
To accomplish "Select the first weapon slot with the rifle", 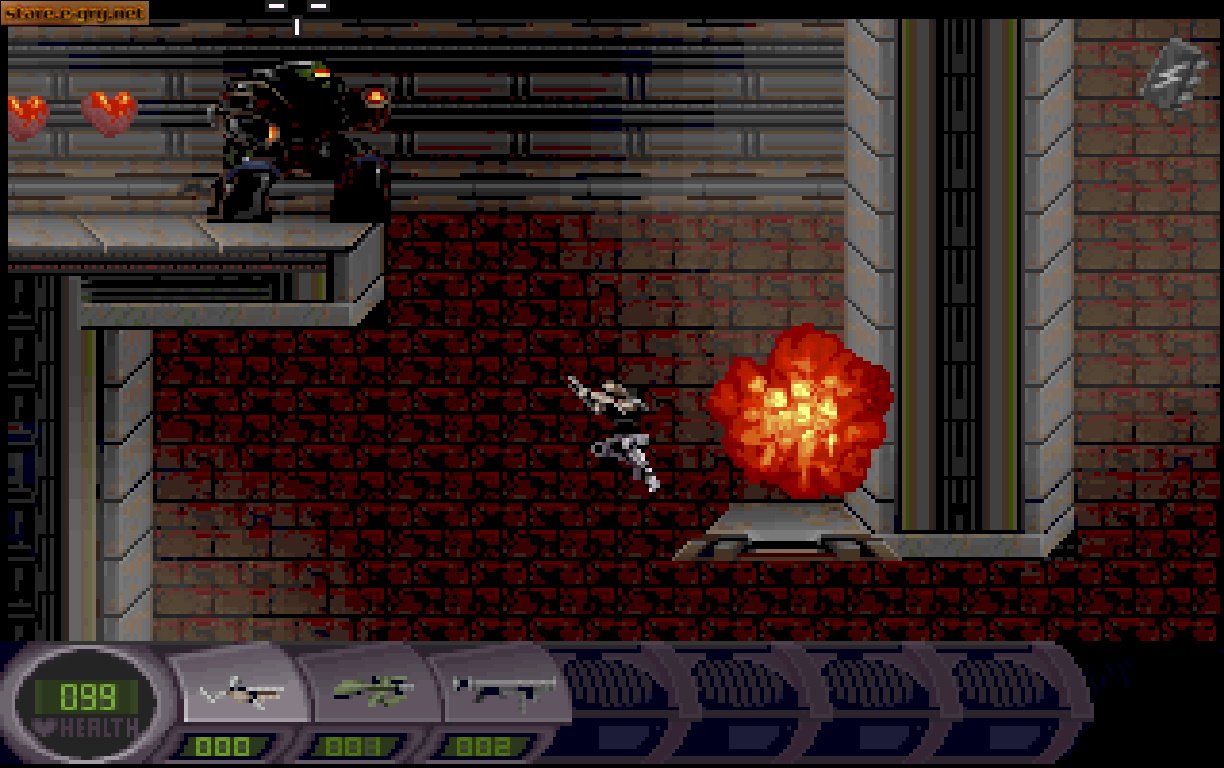I will pos(242,692).
